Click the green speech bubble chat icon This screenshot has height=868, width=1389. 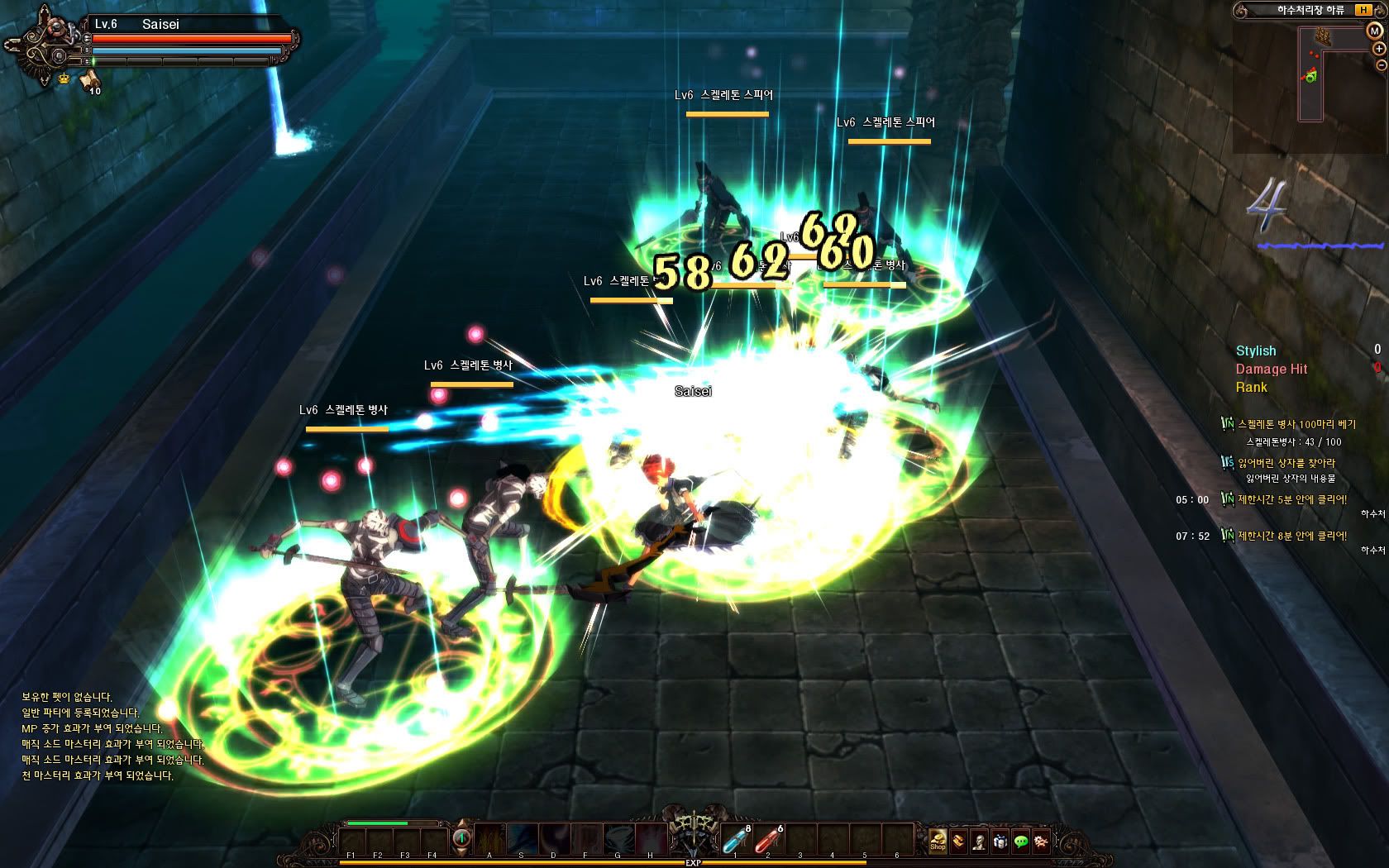click(1021, 842)
